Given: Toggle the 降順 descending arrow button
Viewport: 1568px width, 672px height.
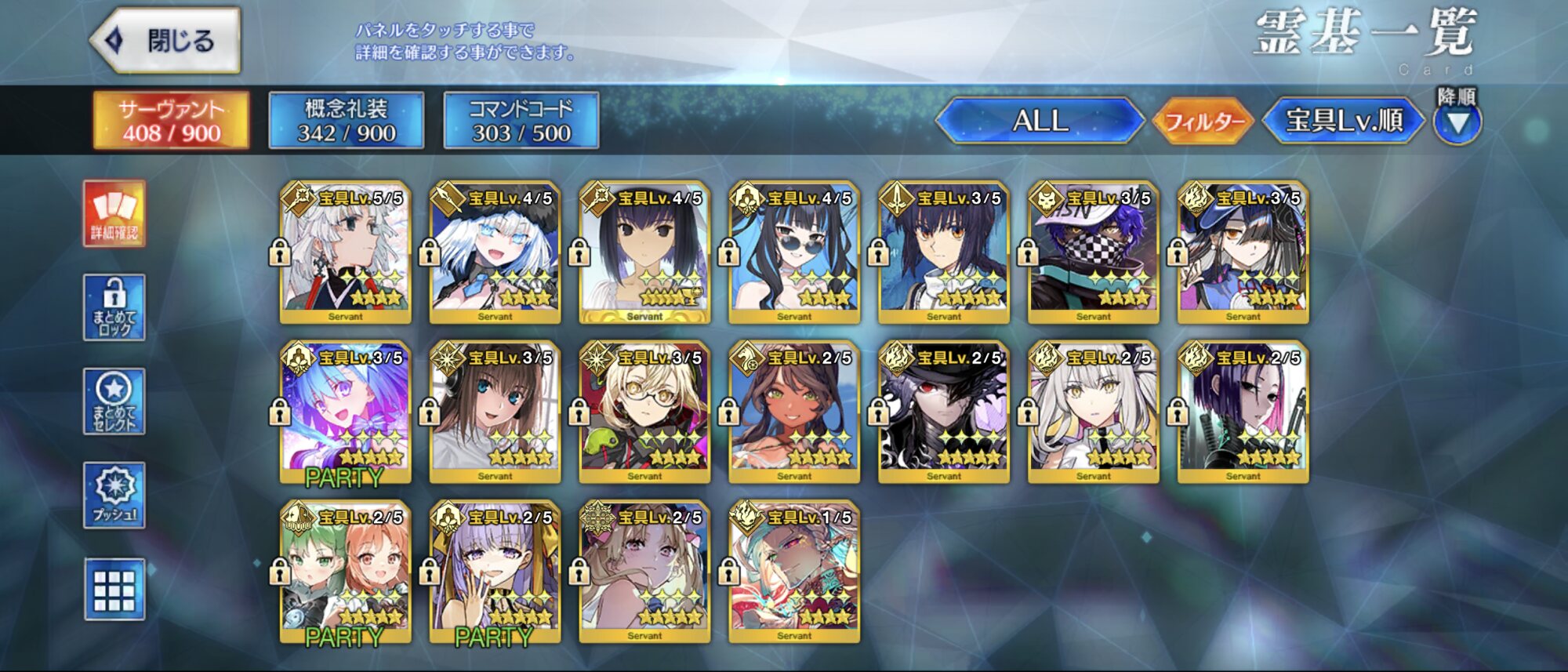Looking at the screenshot, I should pyautogui.click(x=1457, y=122).
